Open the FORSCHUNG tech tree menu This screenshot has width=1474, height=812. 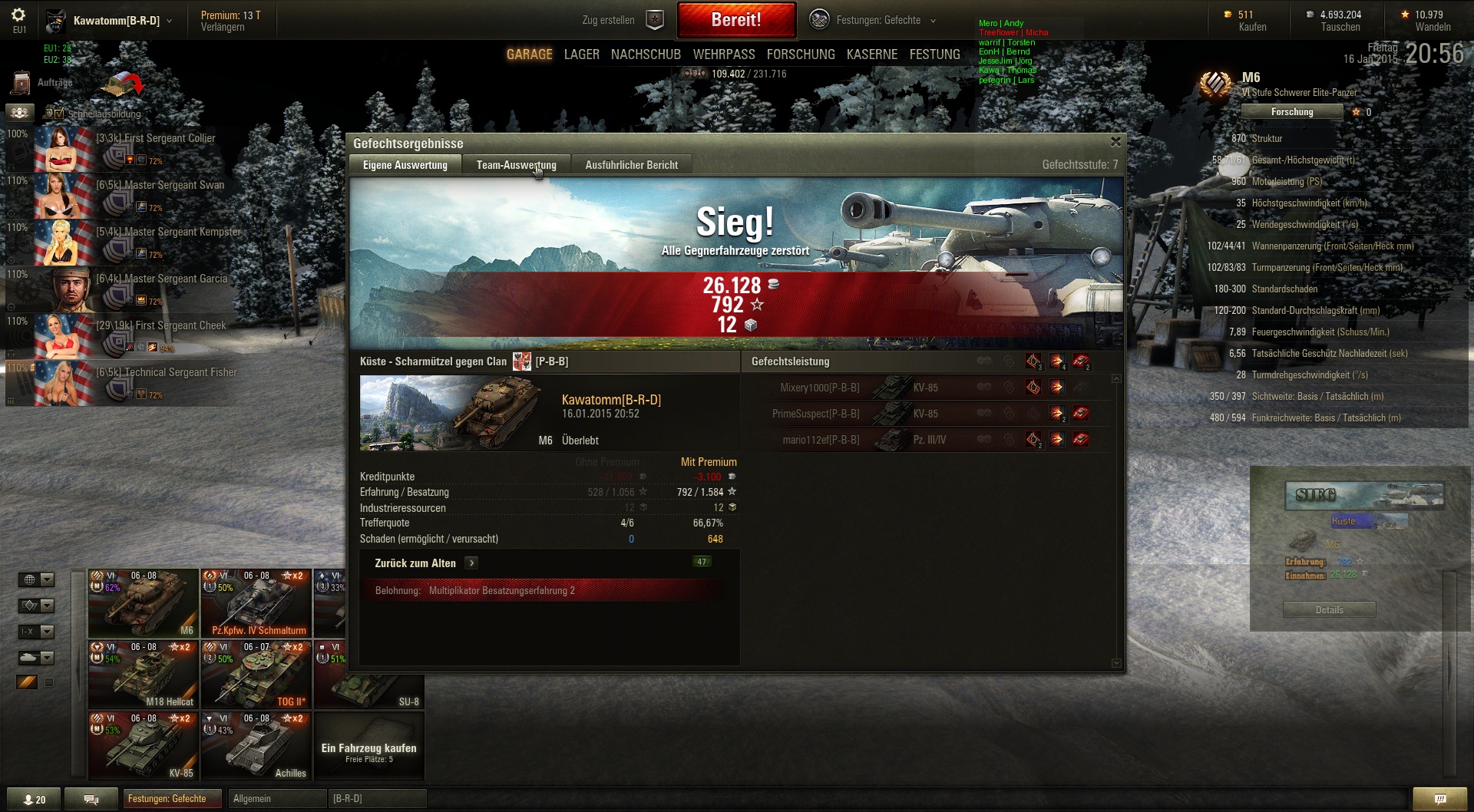coord(800,54)
